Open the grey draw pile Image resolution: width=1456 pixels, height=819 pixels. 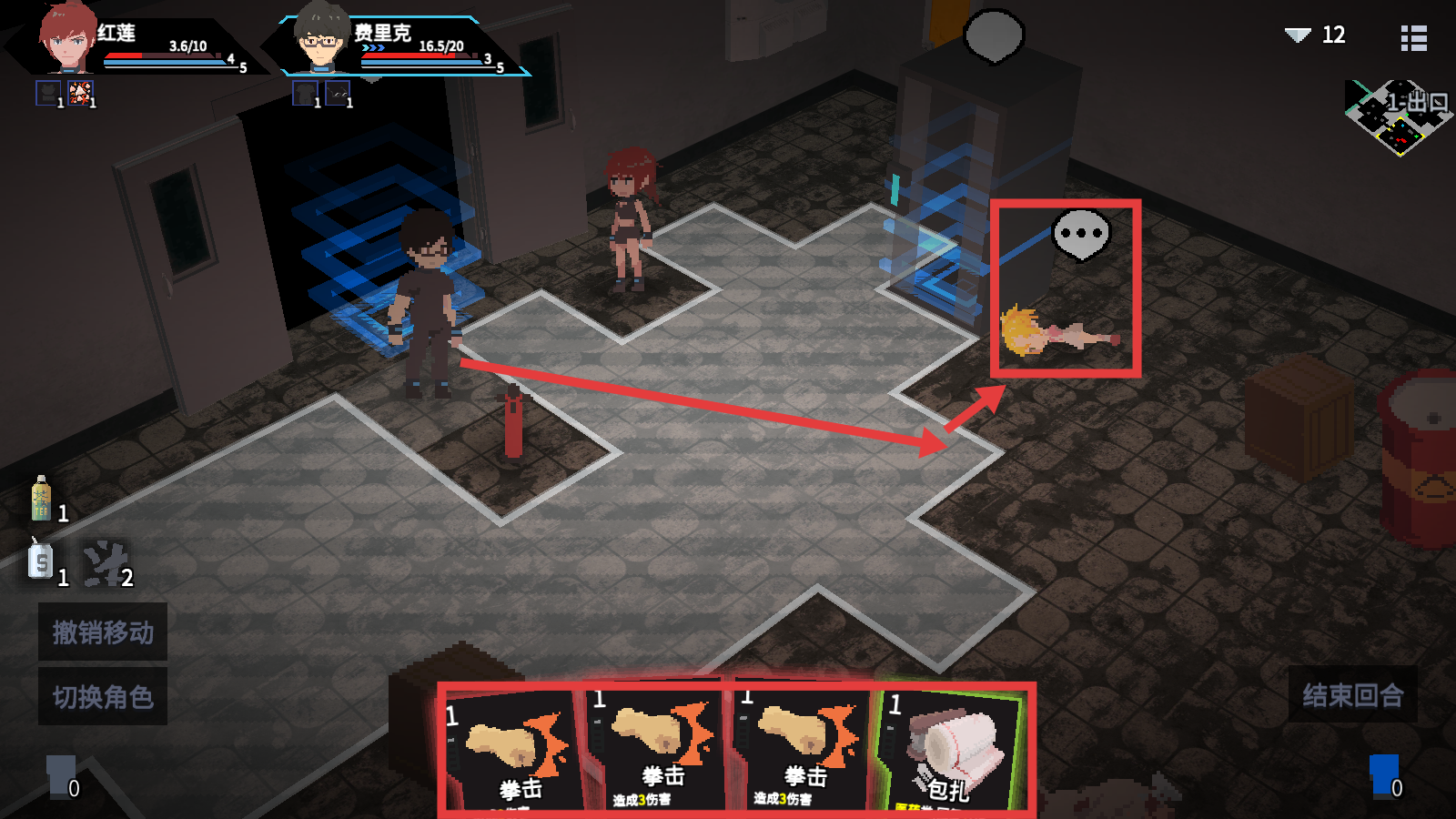click(x=60, y=775)
